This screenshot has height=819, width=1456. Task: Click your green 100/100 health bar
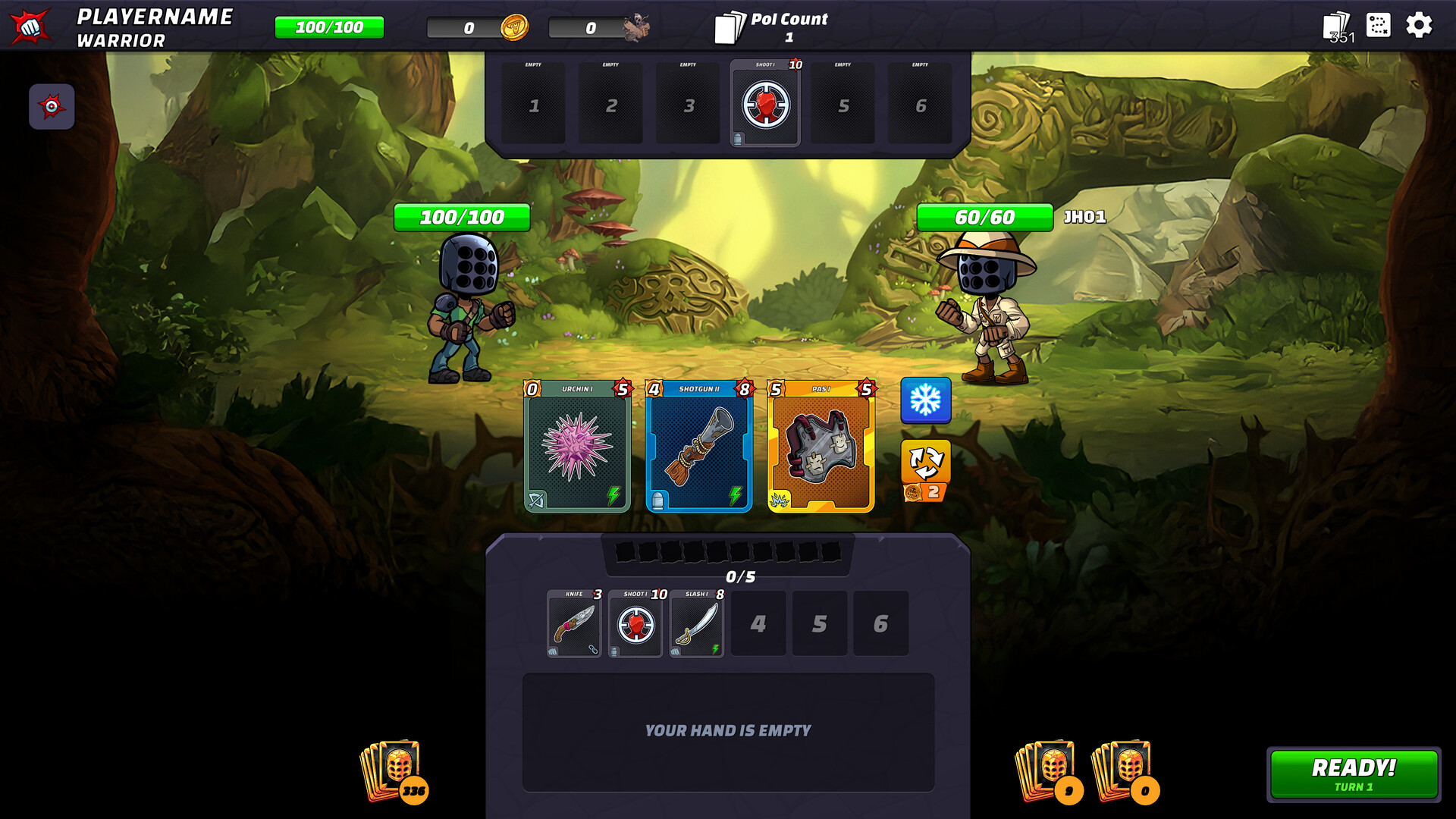460,218
